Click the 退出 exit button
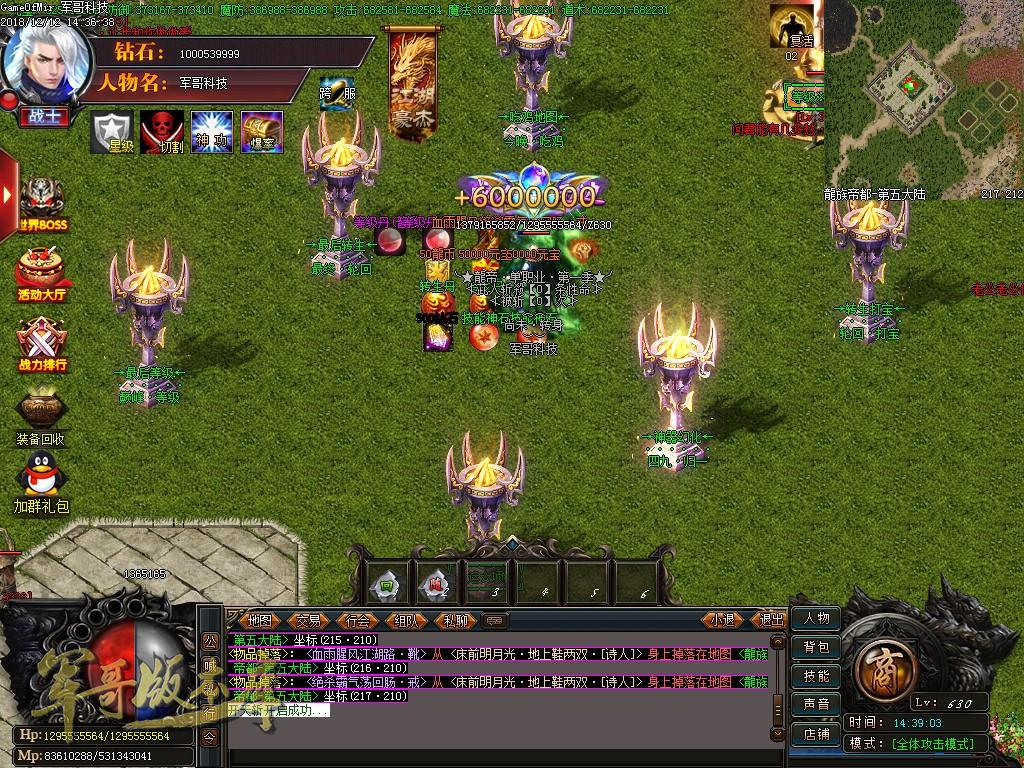1024x768 pixels. [771, 620]
